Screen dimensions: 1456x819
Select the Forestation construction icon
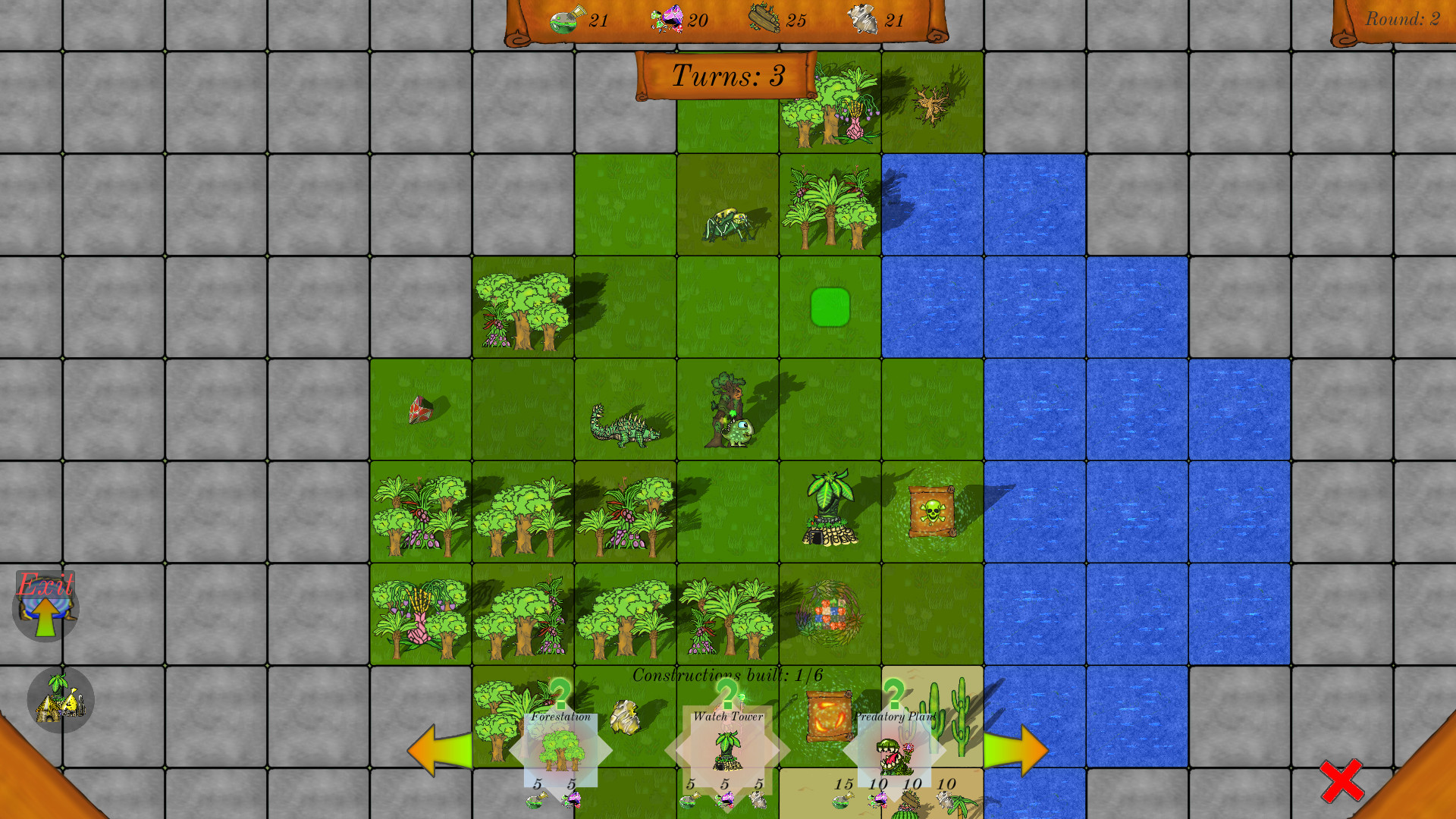561,751
